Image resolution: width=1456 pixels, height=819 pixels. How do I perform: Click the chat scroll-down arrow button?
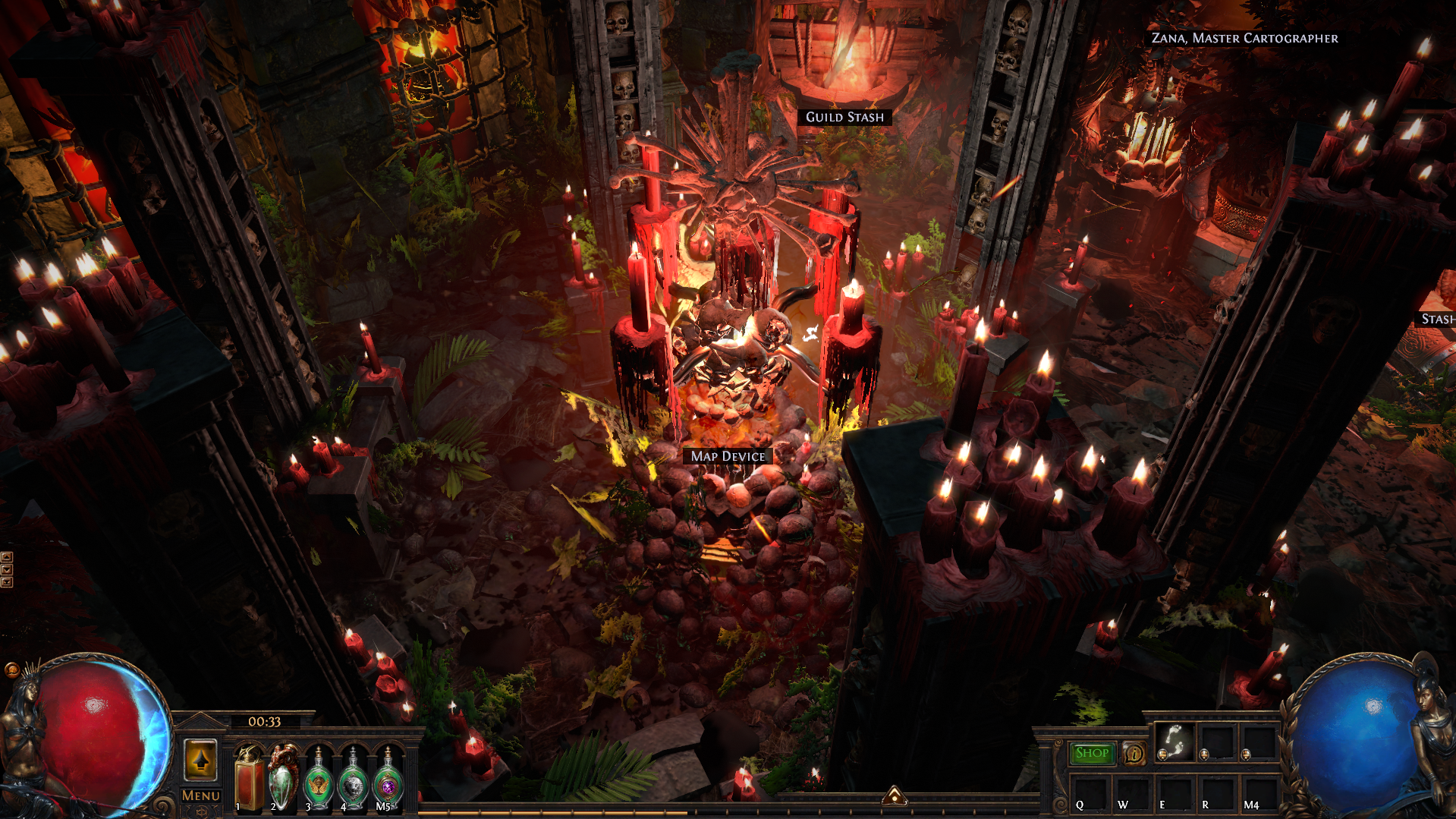[7, 569]
